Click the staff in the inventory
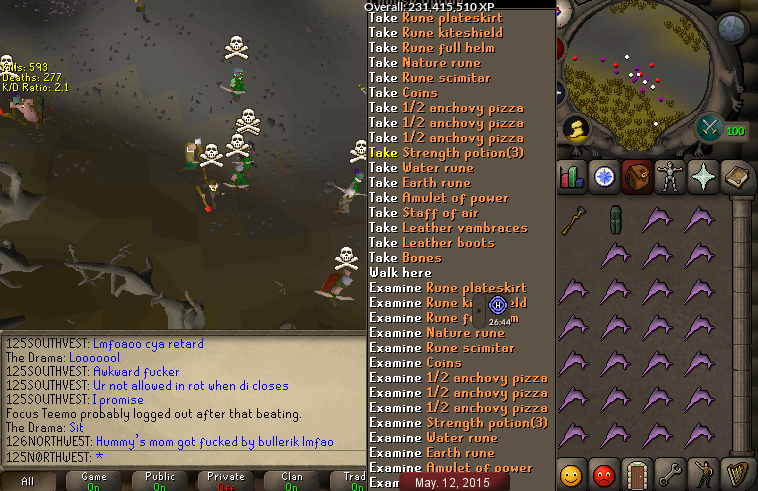 pyautogui.click(x=573, y=221)
